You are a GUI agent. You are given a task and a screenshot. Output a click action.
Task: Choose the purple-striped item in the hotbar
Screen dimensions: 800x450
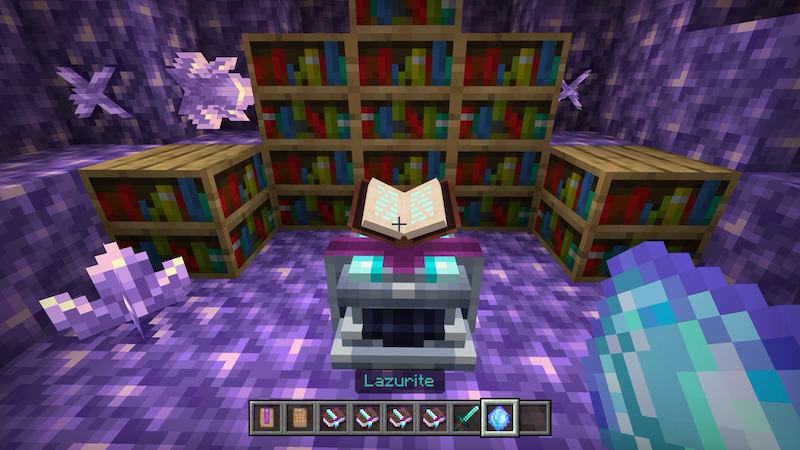(x=267, y=415)
